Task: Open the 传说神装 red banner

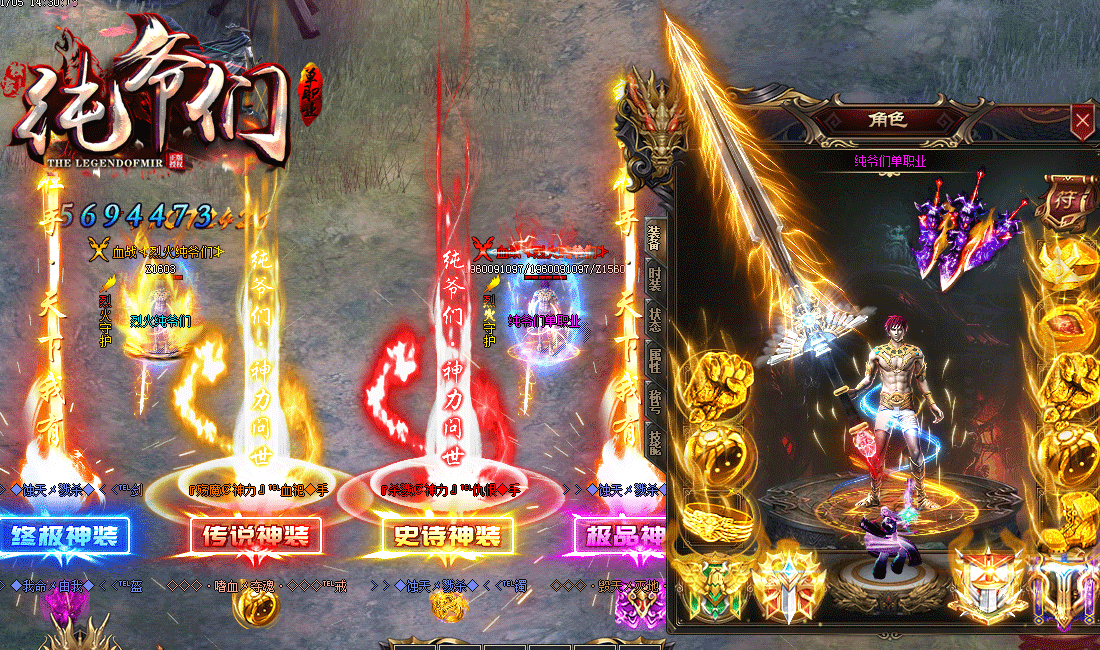Action: [257, 535]
